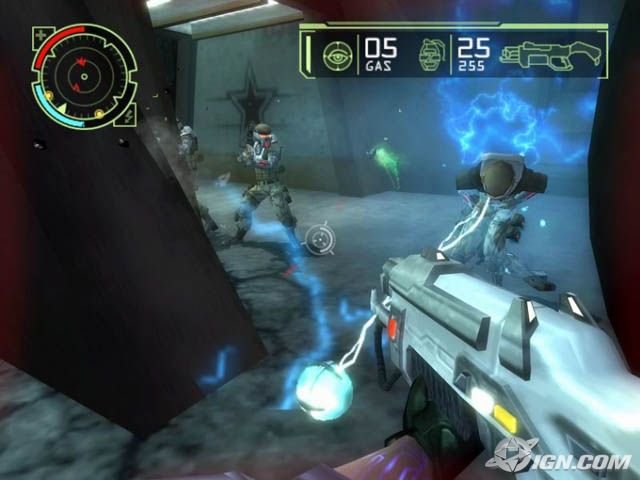Image resolution: width=640 pixels, height=480 pixels.
Task: Click the soldier head icon
Action: click(x=432, y=52)
